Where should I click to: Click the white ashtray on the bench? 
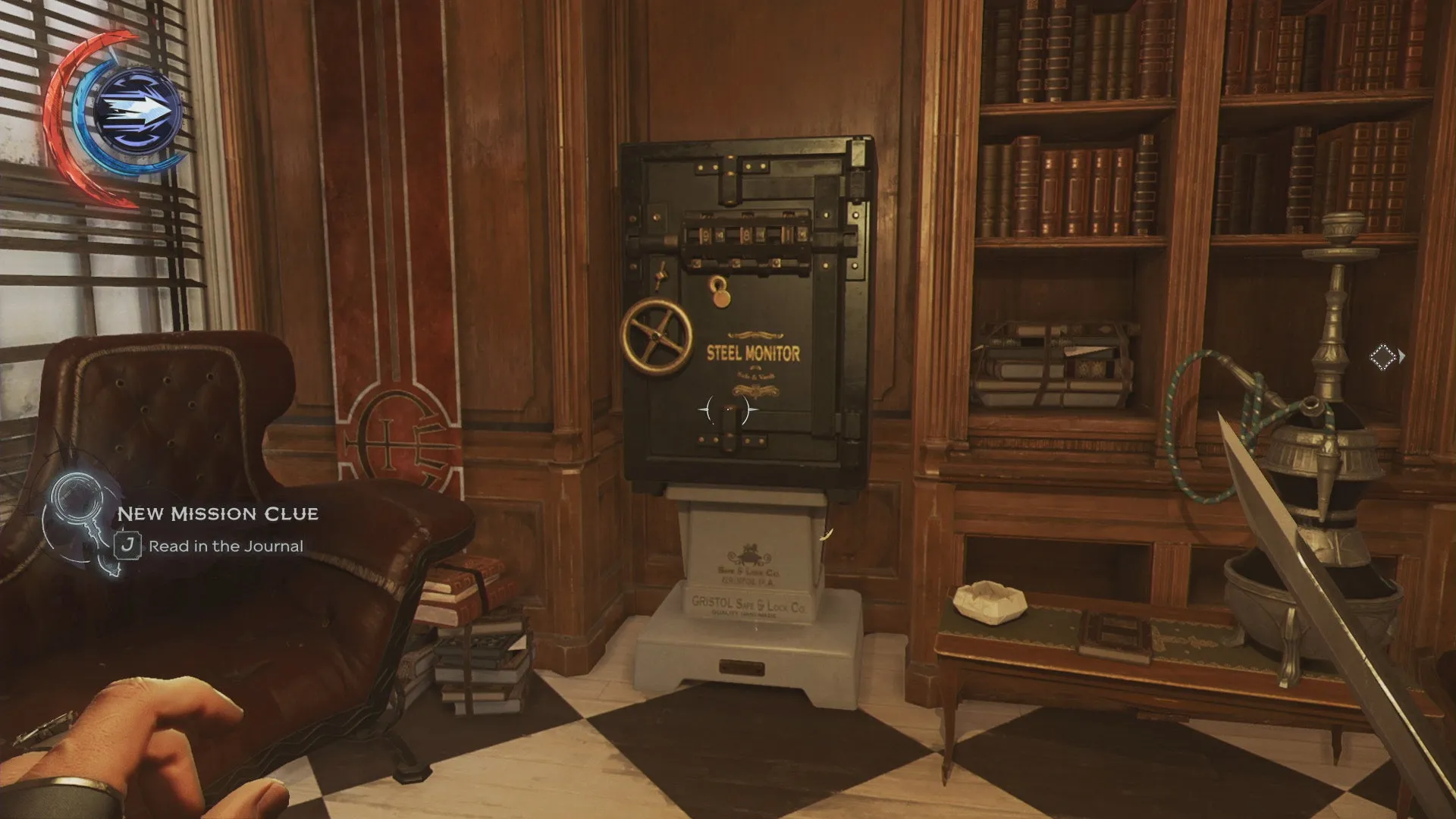click(x=987, y=600)
